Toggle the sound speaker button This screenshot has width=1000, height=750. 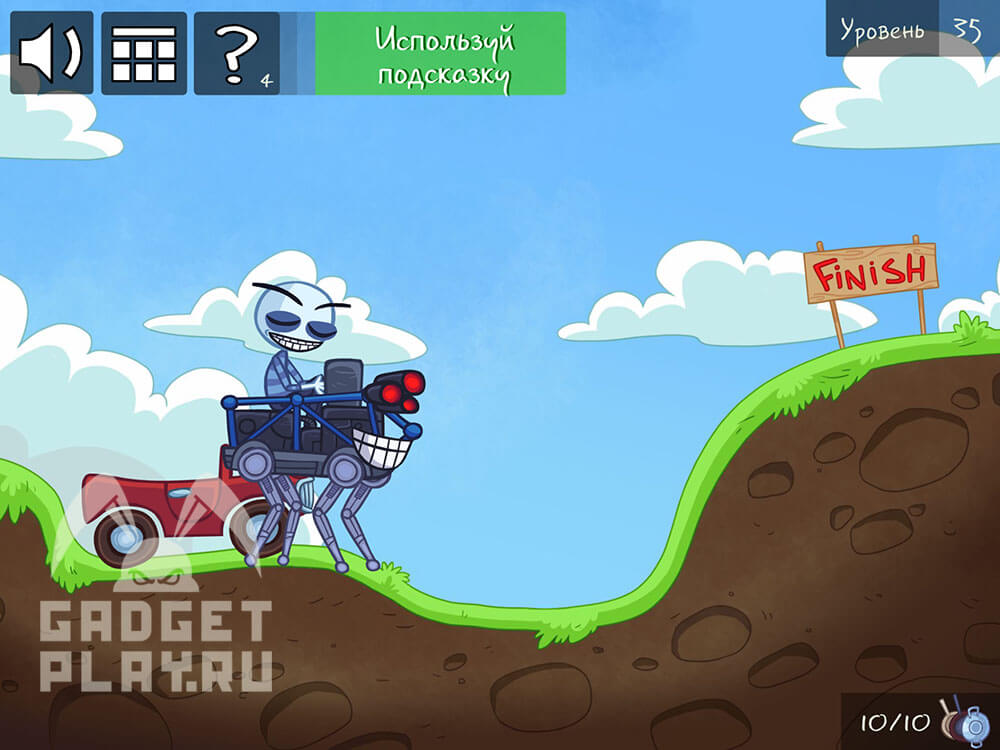pos(52,53)
